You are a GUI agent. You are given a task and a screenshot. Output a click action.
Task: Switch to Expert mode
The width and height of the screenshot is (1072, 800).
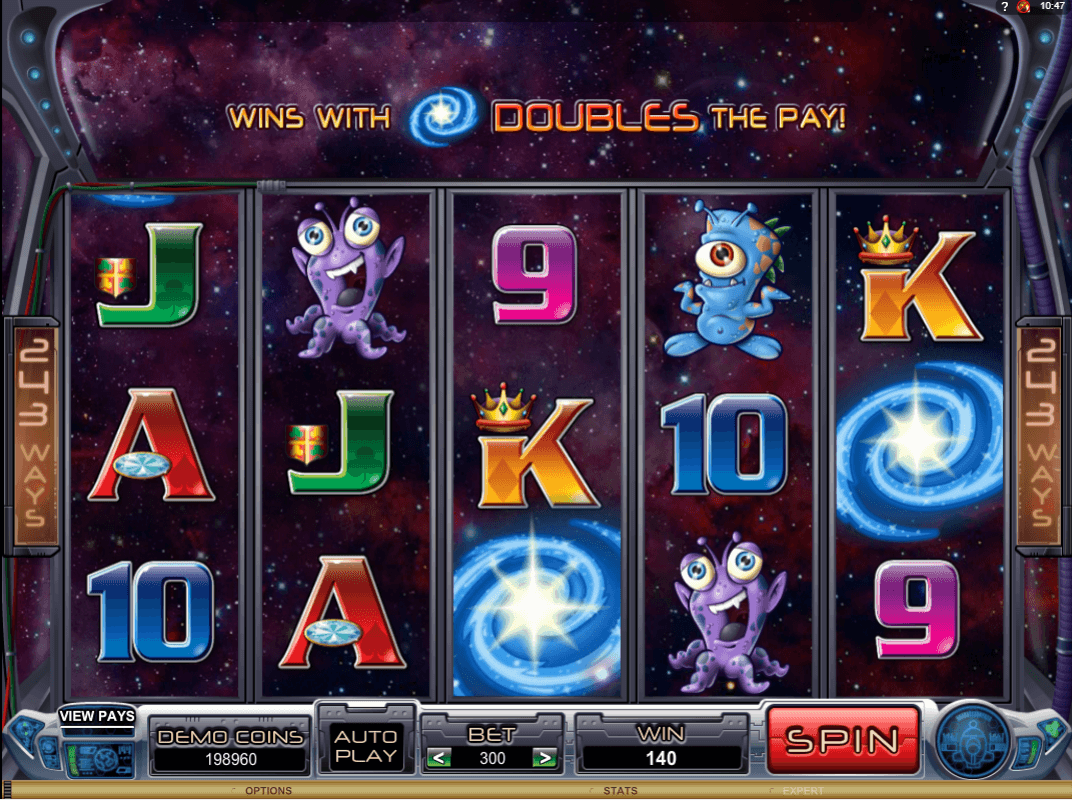[803, 791]
